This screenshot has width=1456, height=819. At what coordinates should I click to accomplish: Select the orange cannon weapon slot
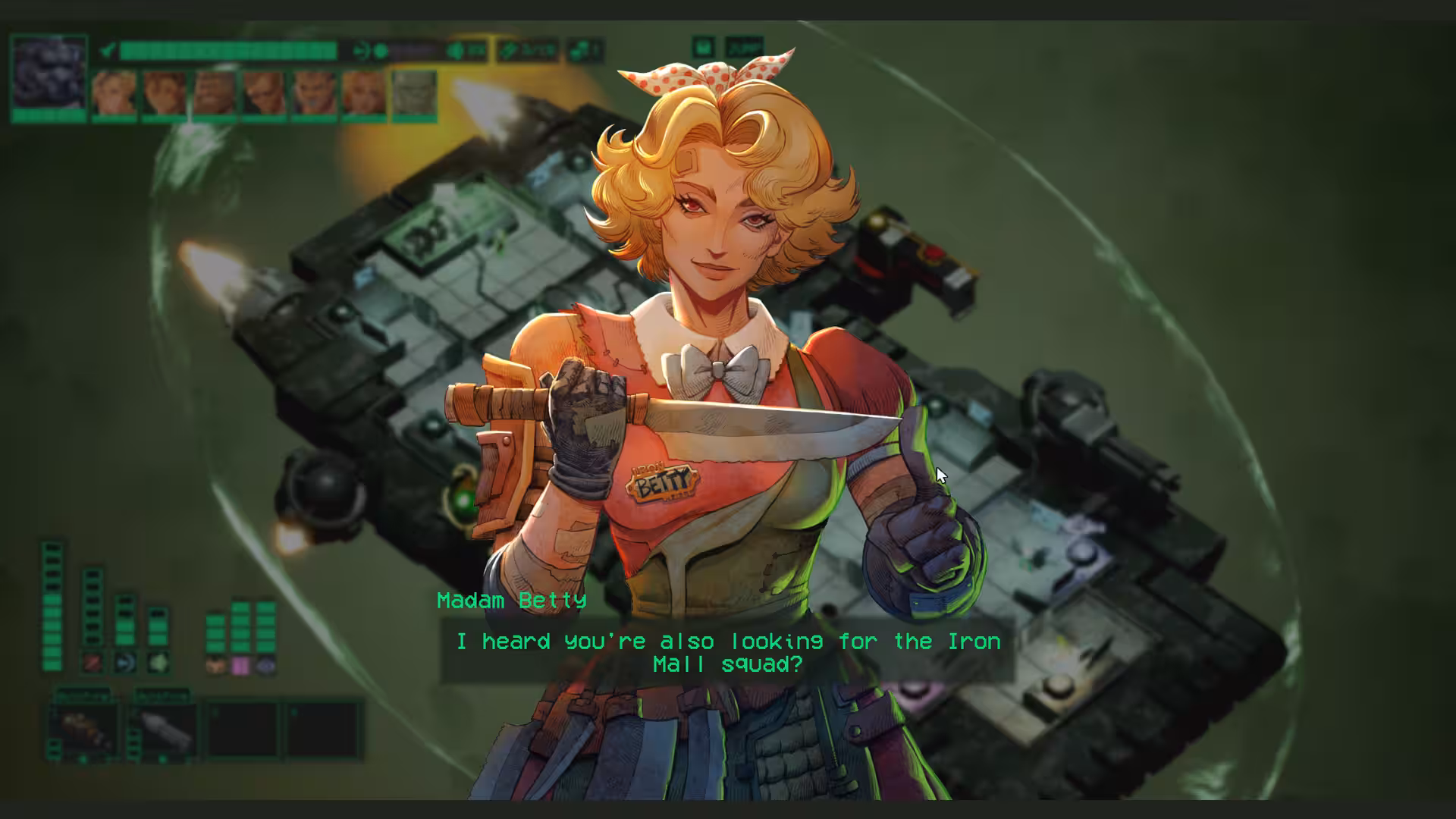coord(84,730)
